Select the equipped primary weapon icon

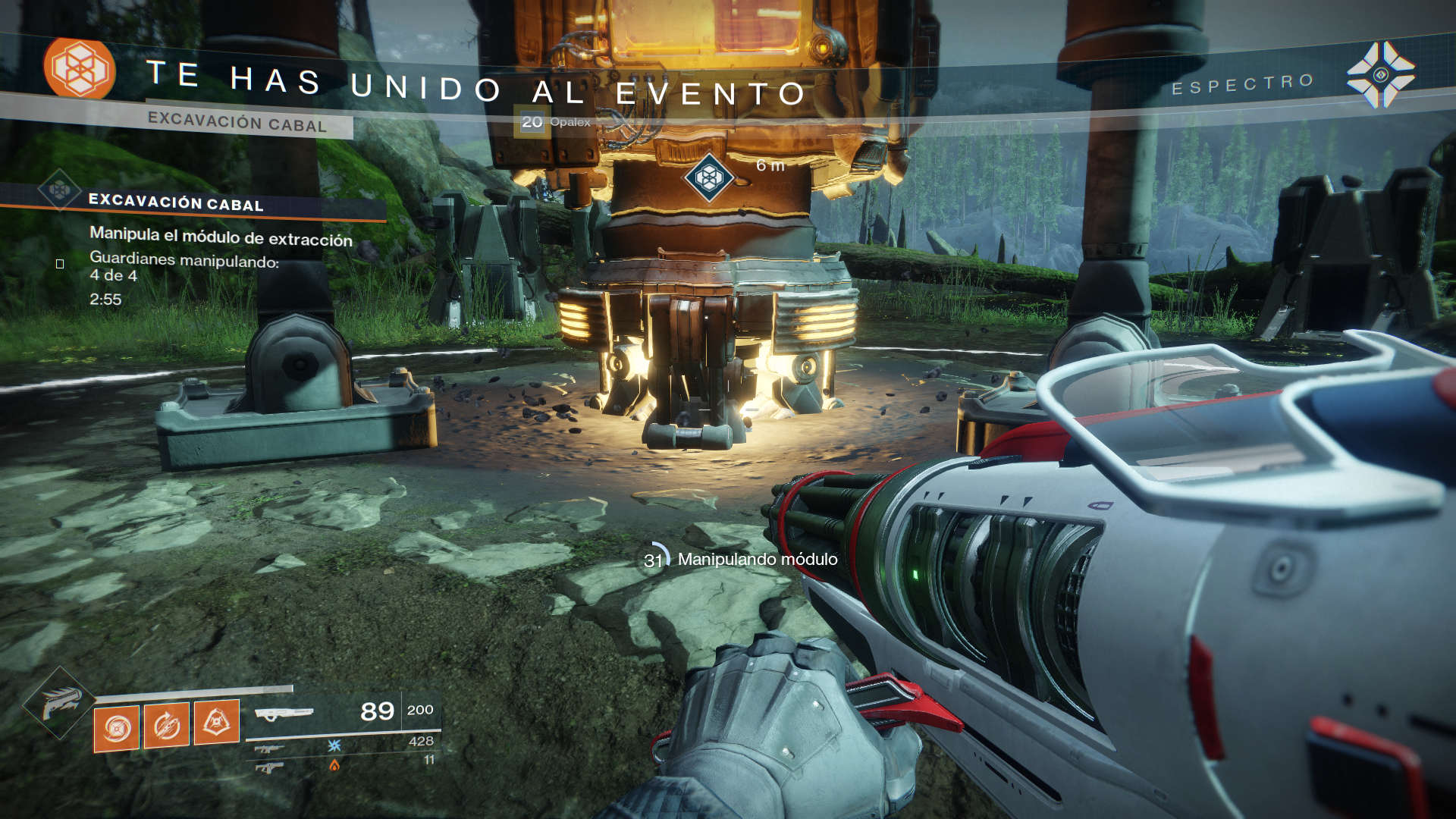click(284, 714)
